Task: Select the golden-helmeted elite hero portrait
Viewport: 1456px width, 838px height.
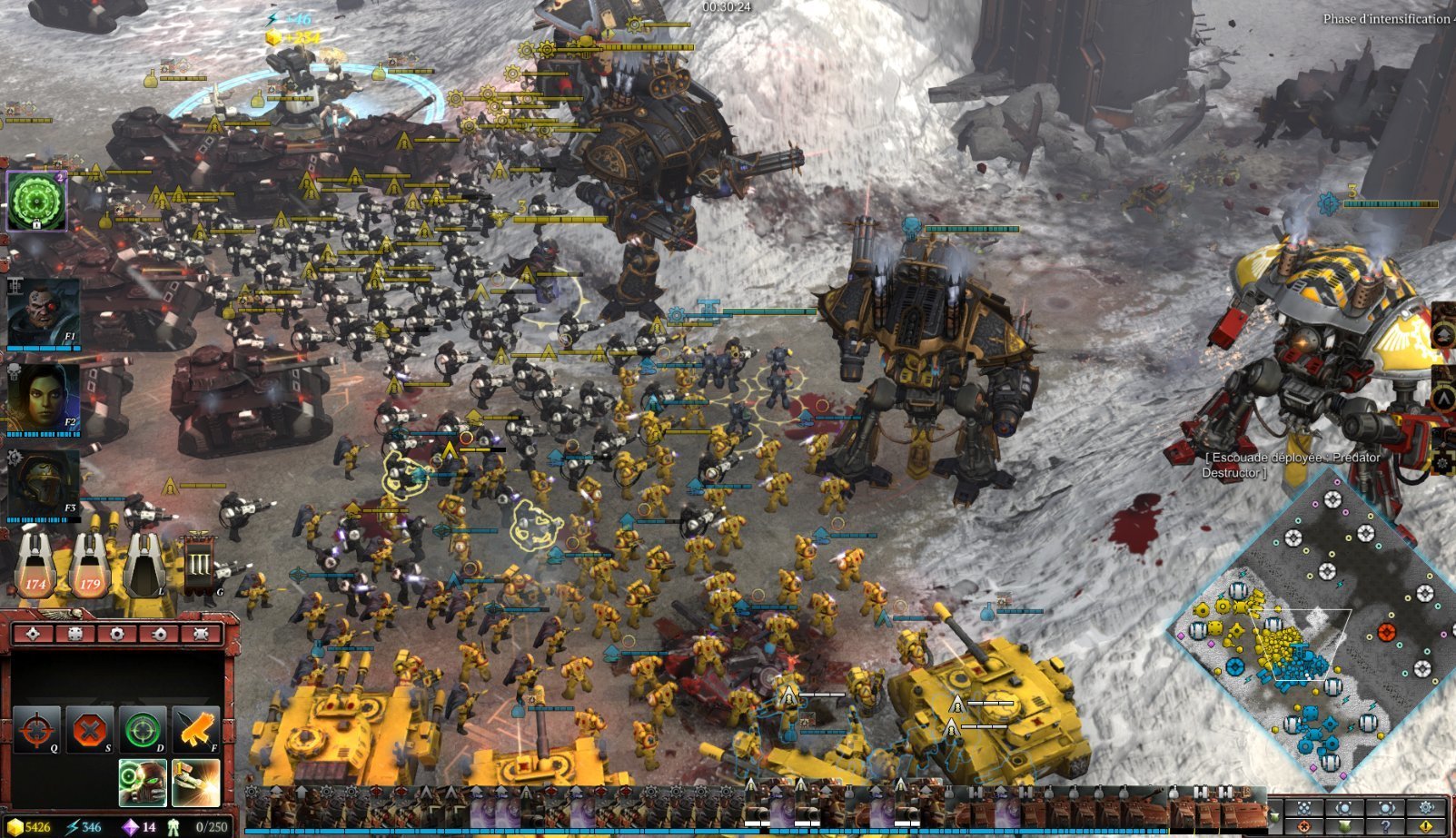Action: tap(43, 483)
